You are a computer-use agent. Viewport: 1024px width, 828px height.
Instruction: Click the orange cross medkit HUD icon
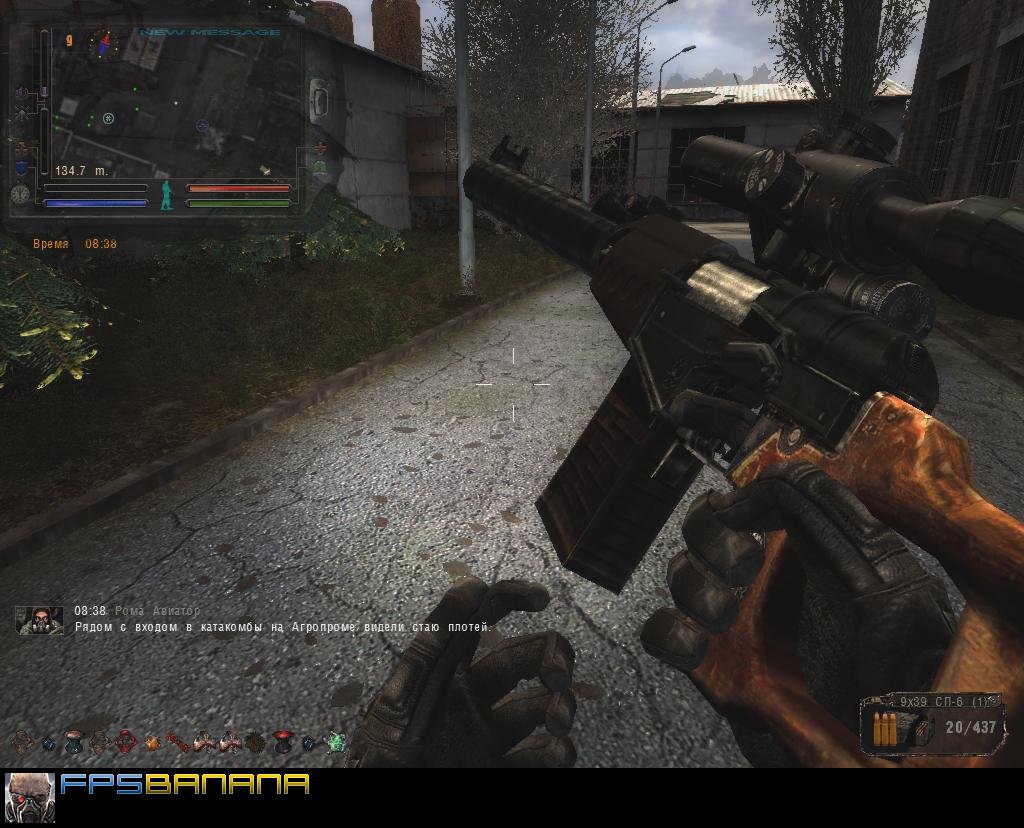click(320, 148)
